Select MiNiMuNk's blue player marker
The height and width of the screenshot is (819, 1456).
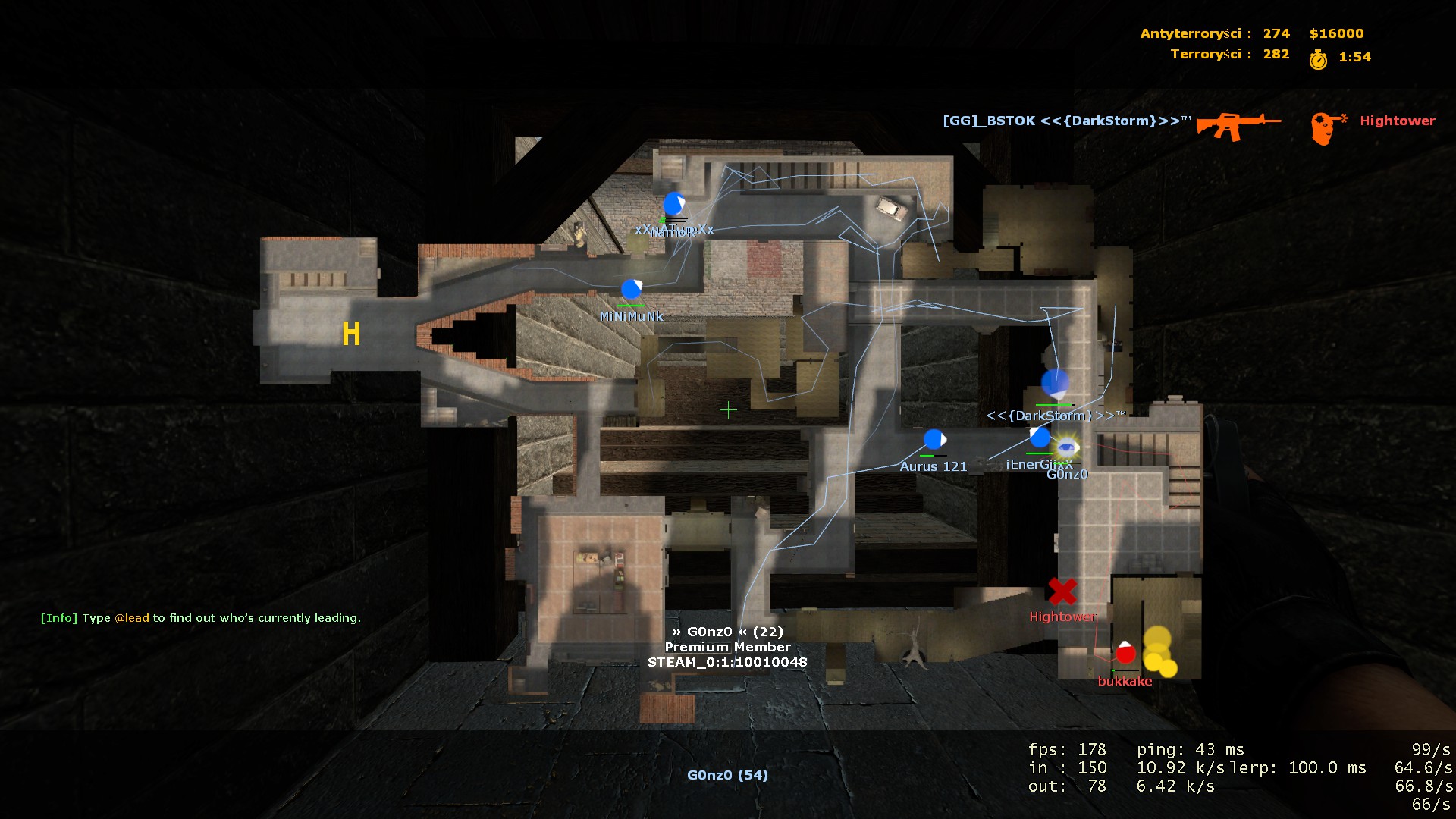coord(631,289)
